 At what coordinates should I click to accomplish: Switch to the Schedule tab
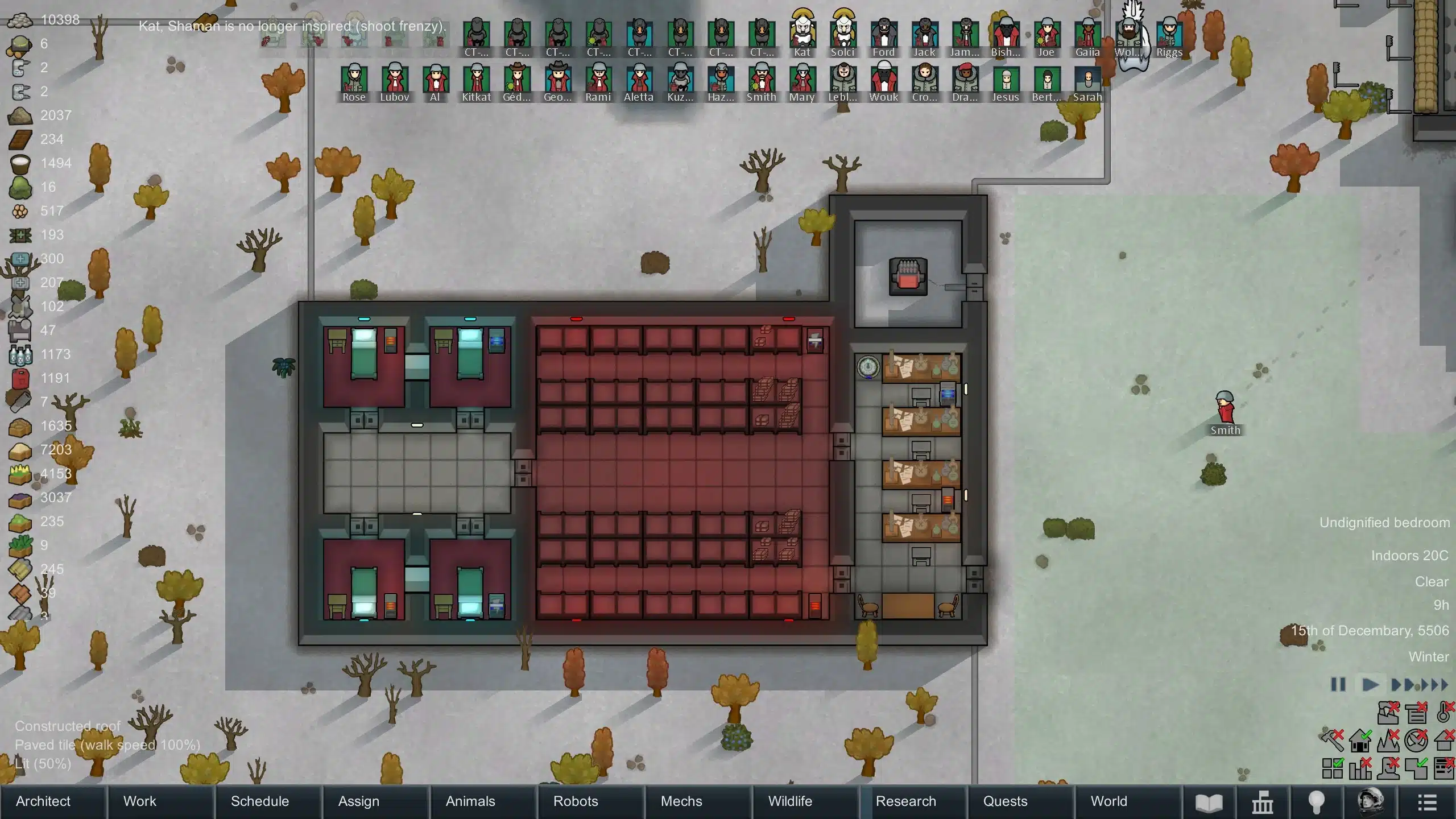pyautogui.click(x=260, y=801)
